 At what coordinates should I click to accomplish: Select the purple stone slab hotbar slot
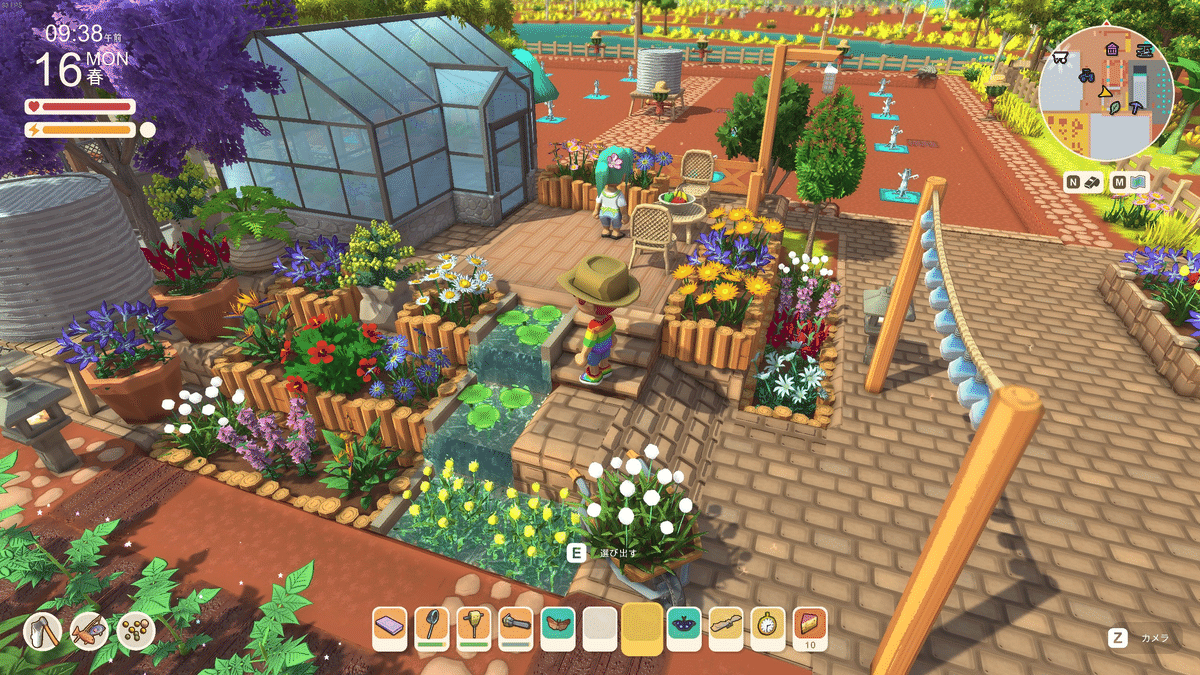390,626
